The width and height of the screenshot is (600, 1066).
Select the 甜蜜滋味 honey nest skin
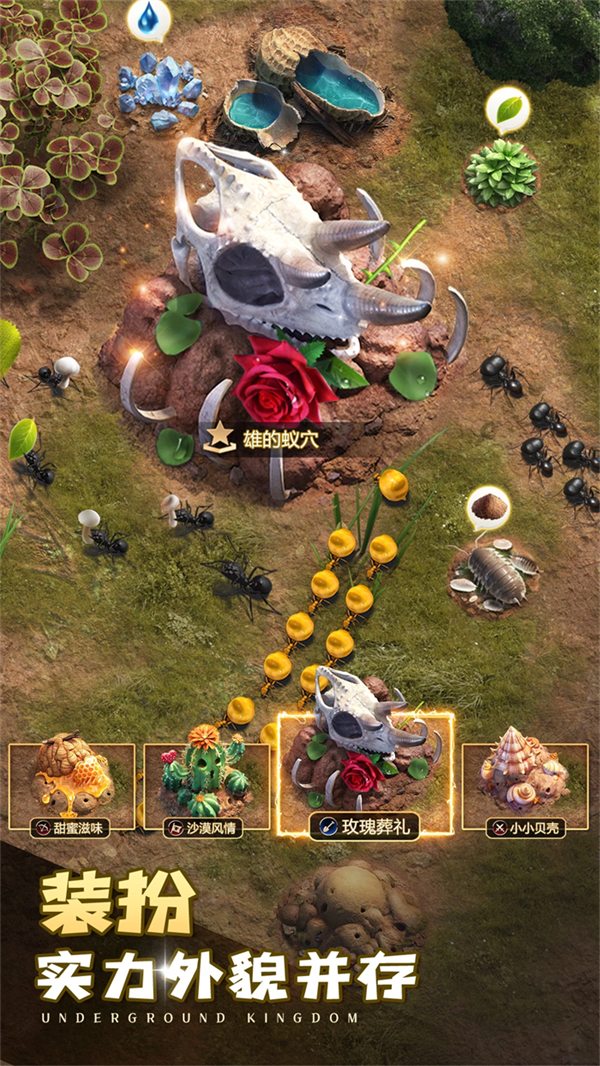pyautogui.click(x=72, y=786)
